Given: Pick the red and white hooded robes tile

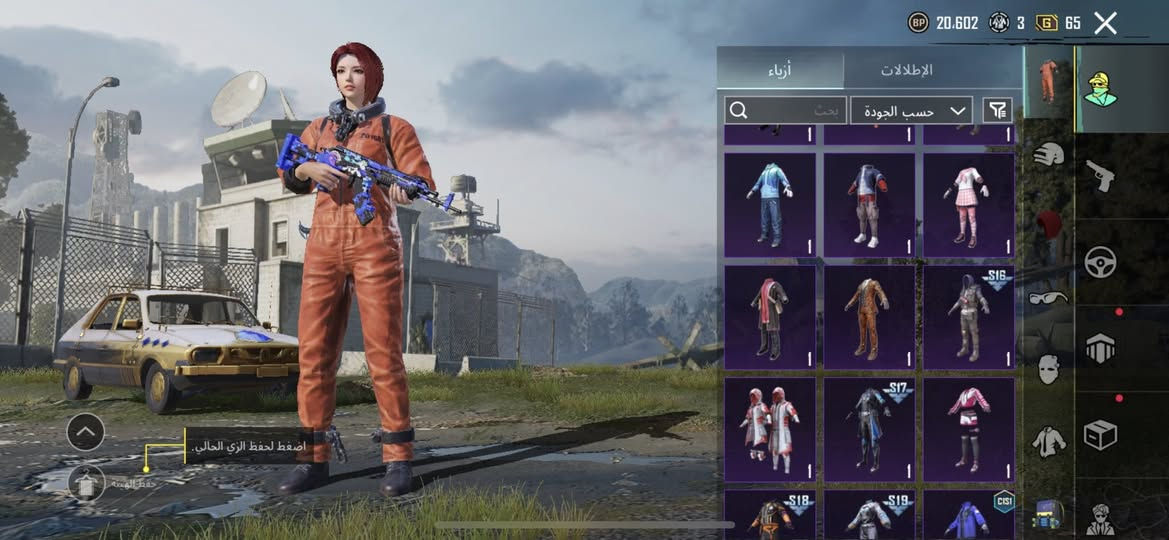Looking at the screenshot, I should pyautogui.click(x=770, y=430).
